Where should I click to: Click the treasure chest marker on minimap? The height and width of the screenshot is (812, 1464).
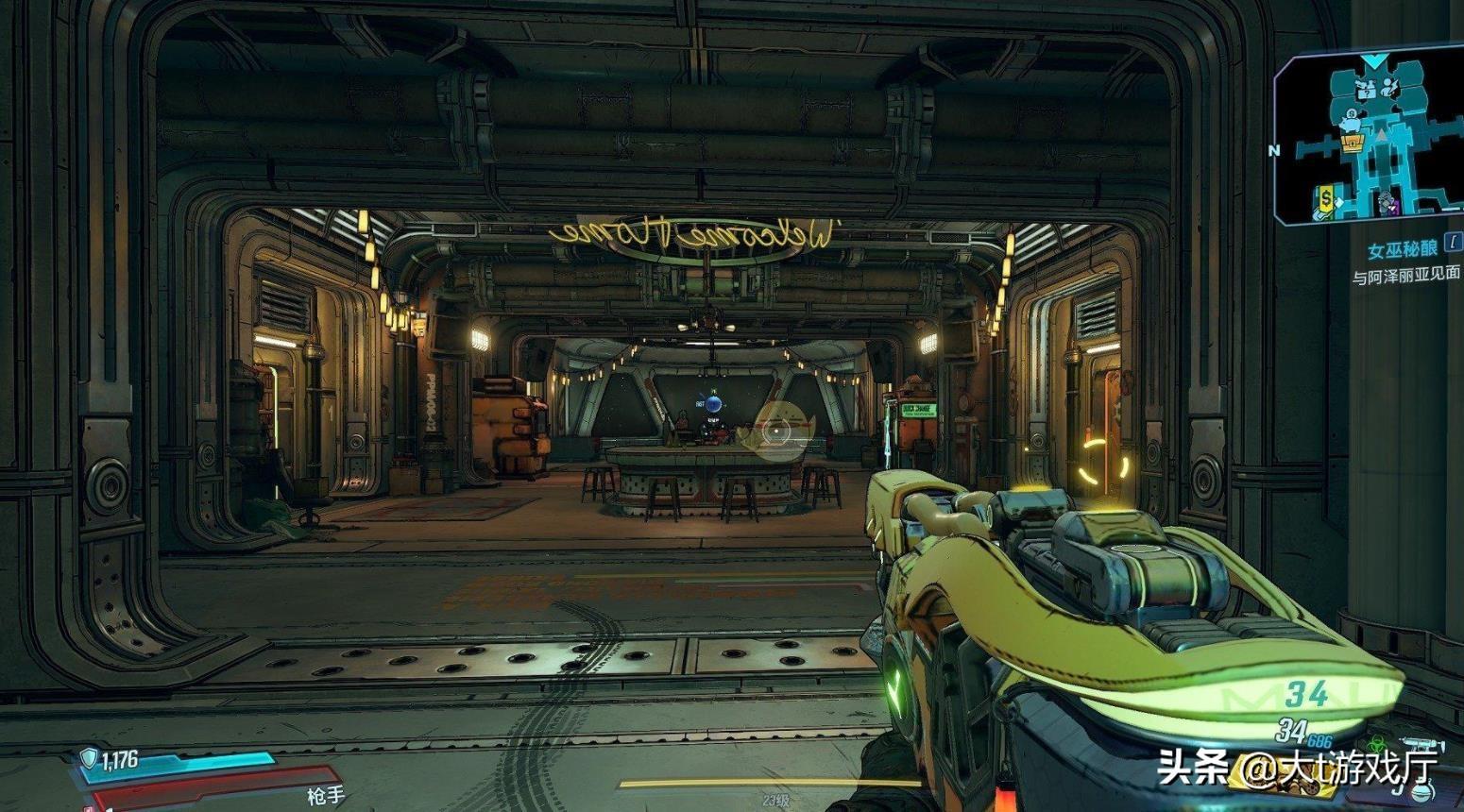pos(1352,142)
